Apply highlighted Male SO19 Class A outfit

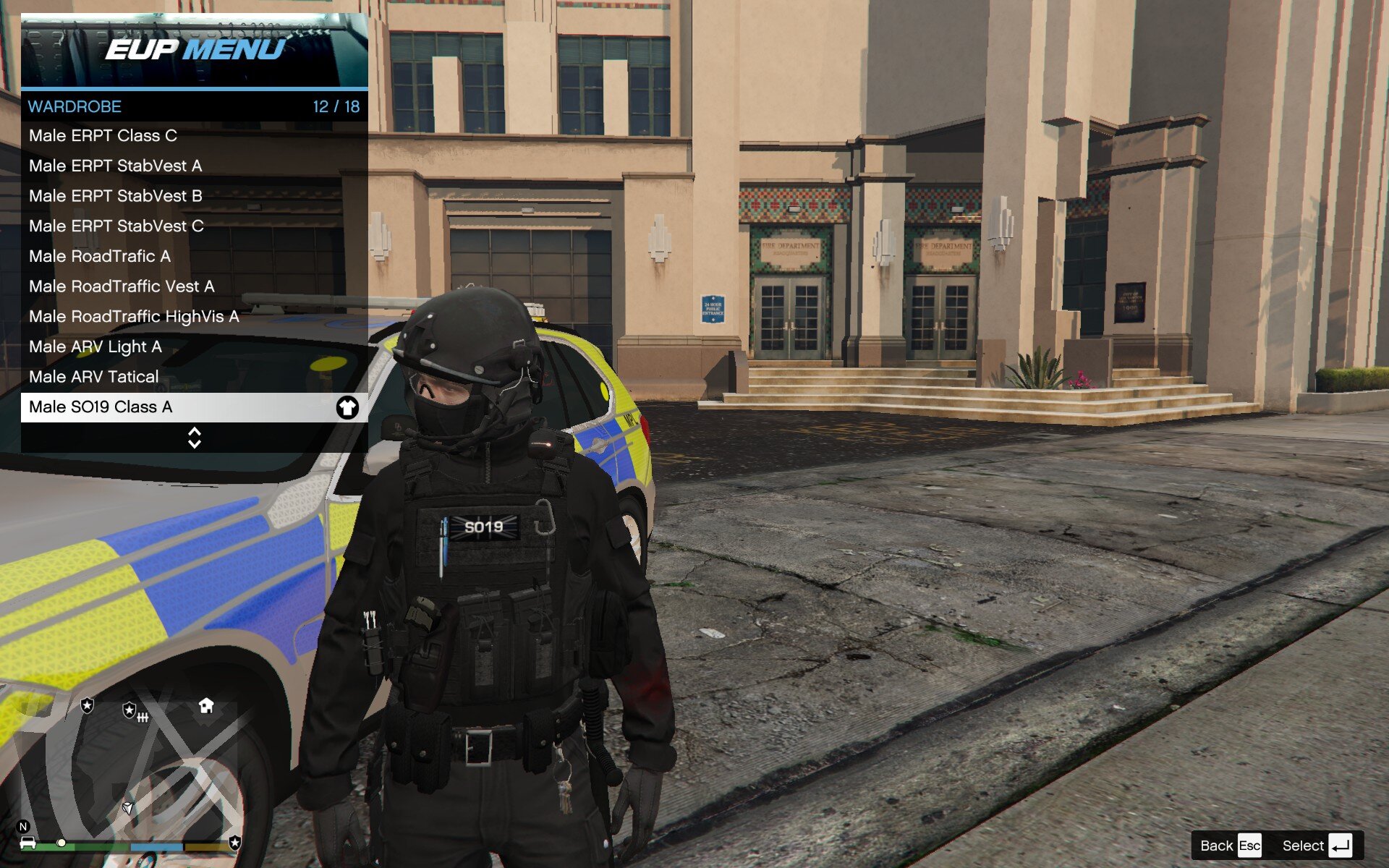tap(194, 407)
